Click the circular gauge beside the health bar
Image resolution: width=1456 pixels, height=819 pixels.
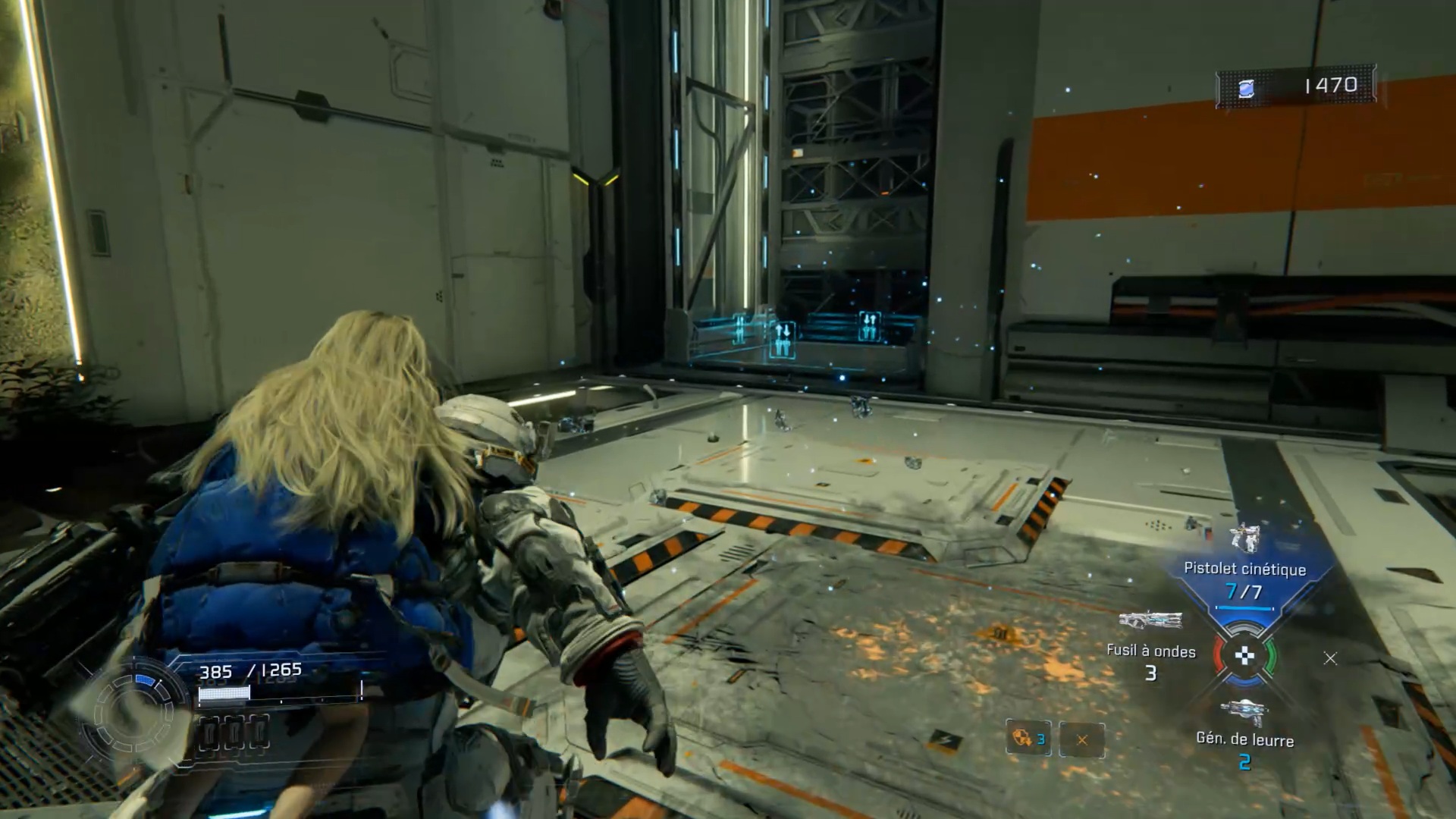pyautogui.click(x=134, y=713)
